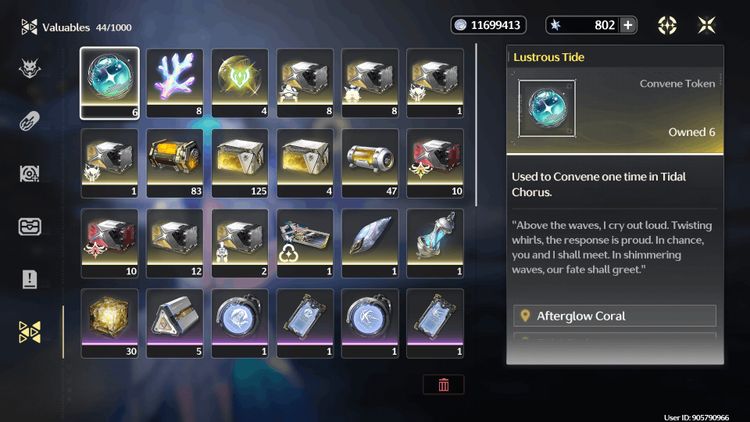Switch to the exclamation mark tab

[30, 279]
